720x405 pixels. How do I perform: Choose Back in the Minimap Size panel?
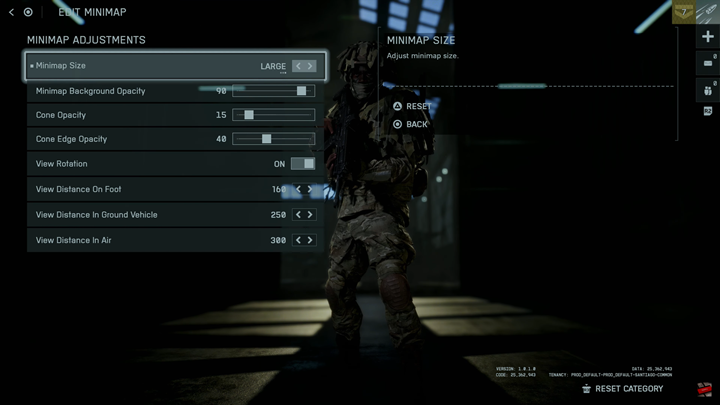(416, 124)
